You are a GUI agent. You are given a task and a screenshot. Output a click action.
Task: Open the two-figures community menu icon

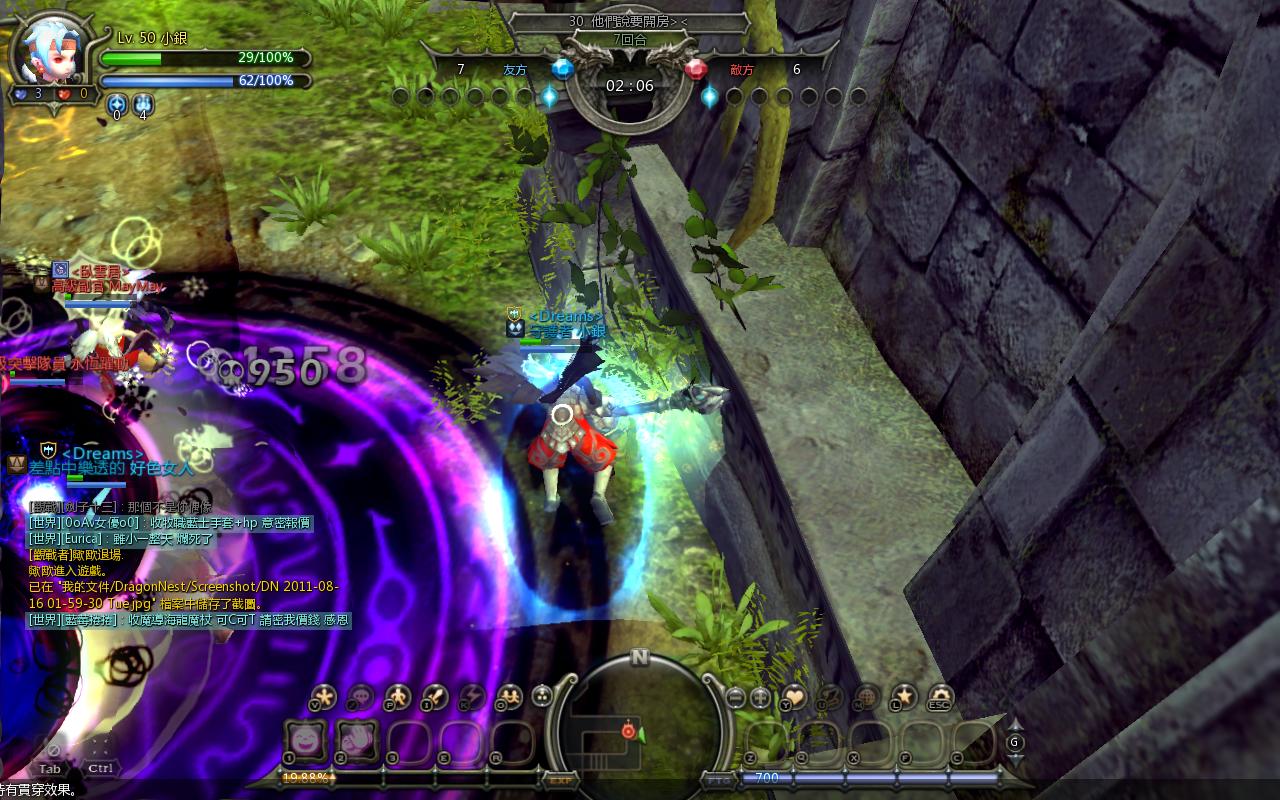click(509, 696)
